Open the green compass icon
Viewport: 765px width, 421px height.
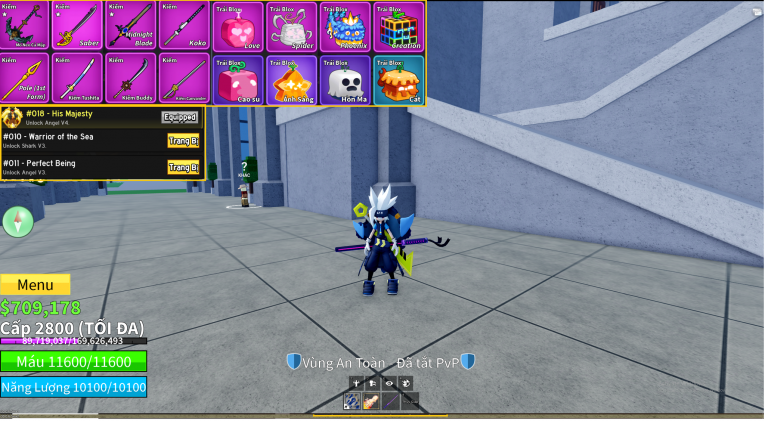tap(18, 221)
